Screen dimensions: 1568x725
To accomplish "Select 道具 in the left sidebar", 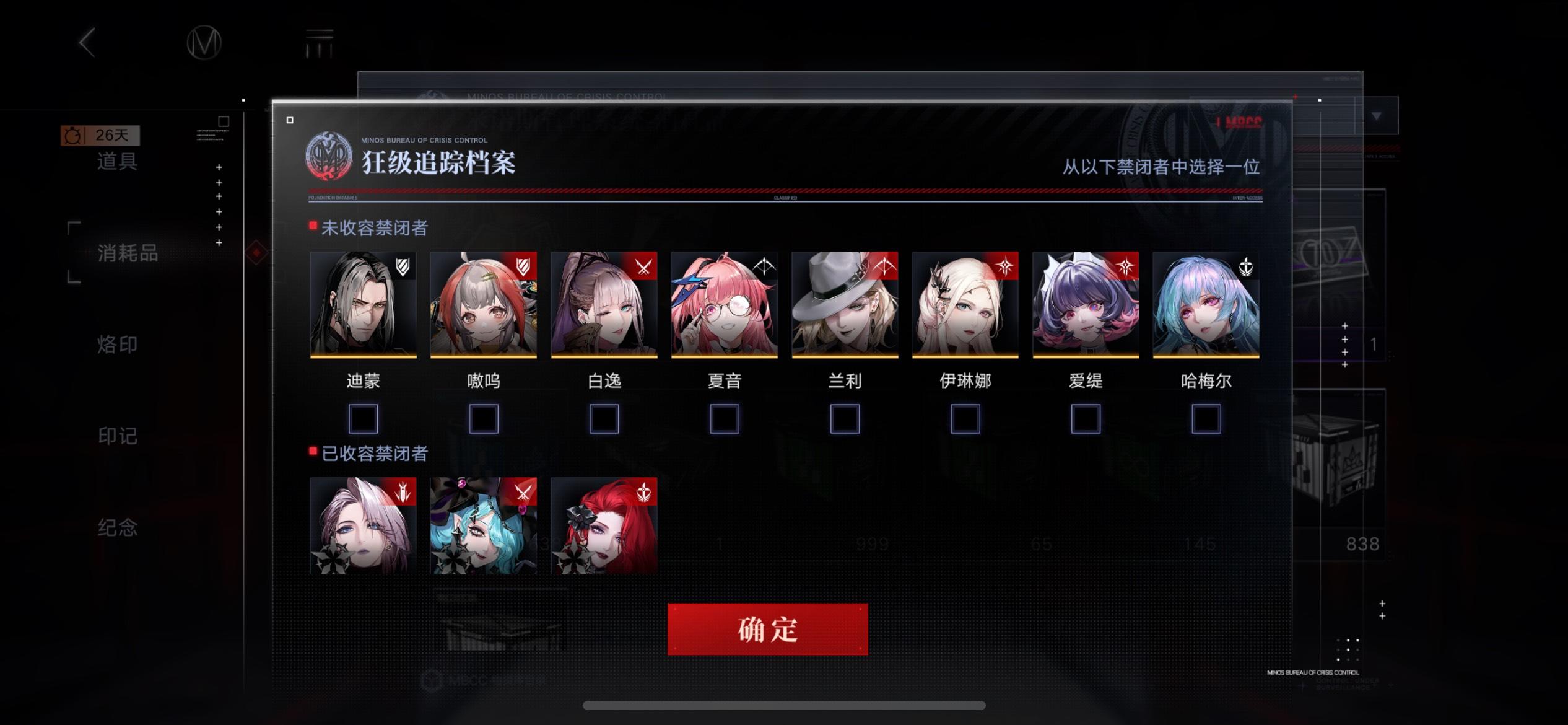I will coord(118,162).
